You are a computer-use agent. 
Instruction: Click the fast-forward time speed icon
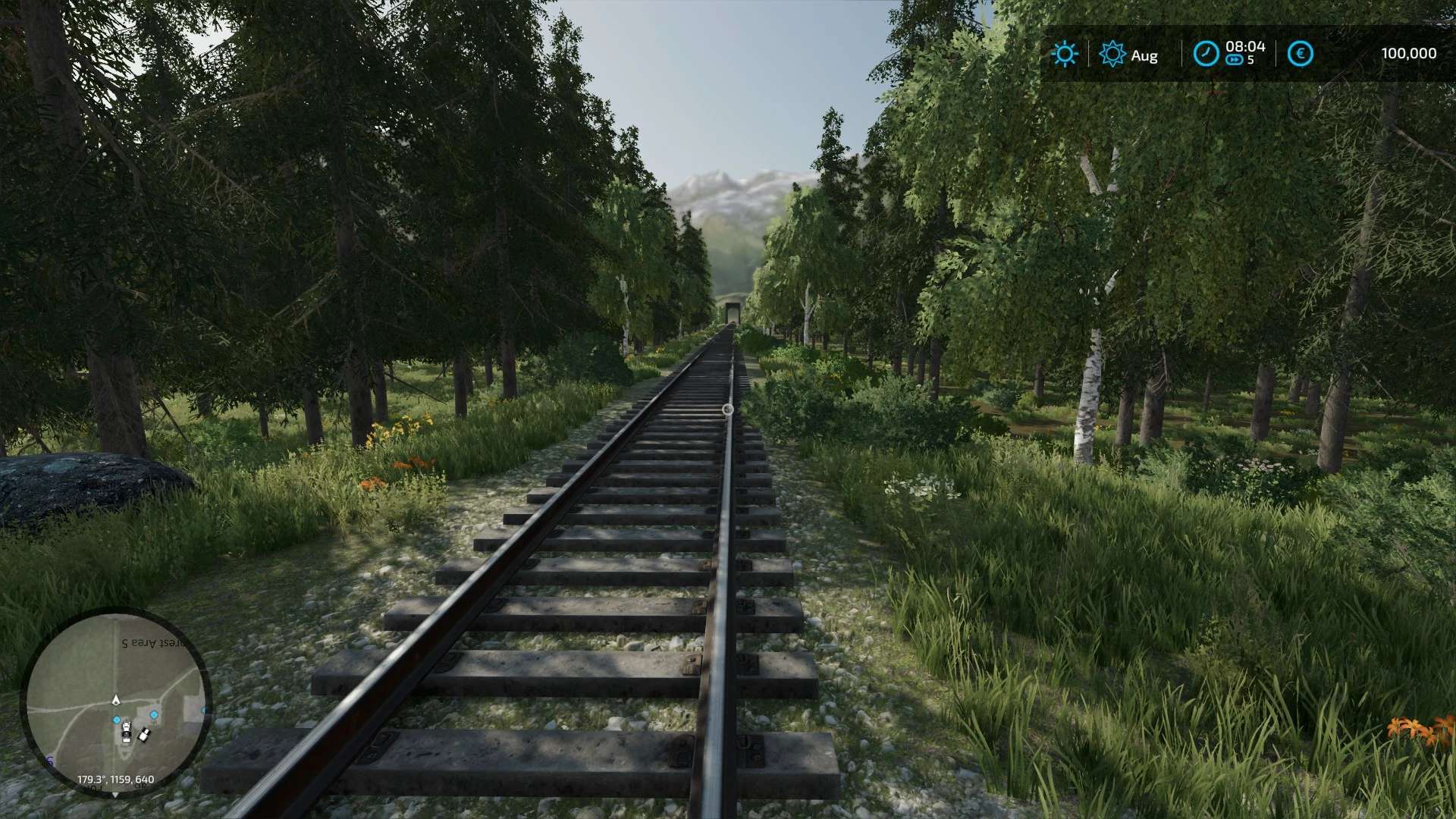pos(1234,60)
